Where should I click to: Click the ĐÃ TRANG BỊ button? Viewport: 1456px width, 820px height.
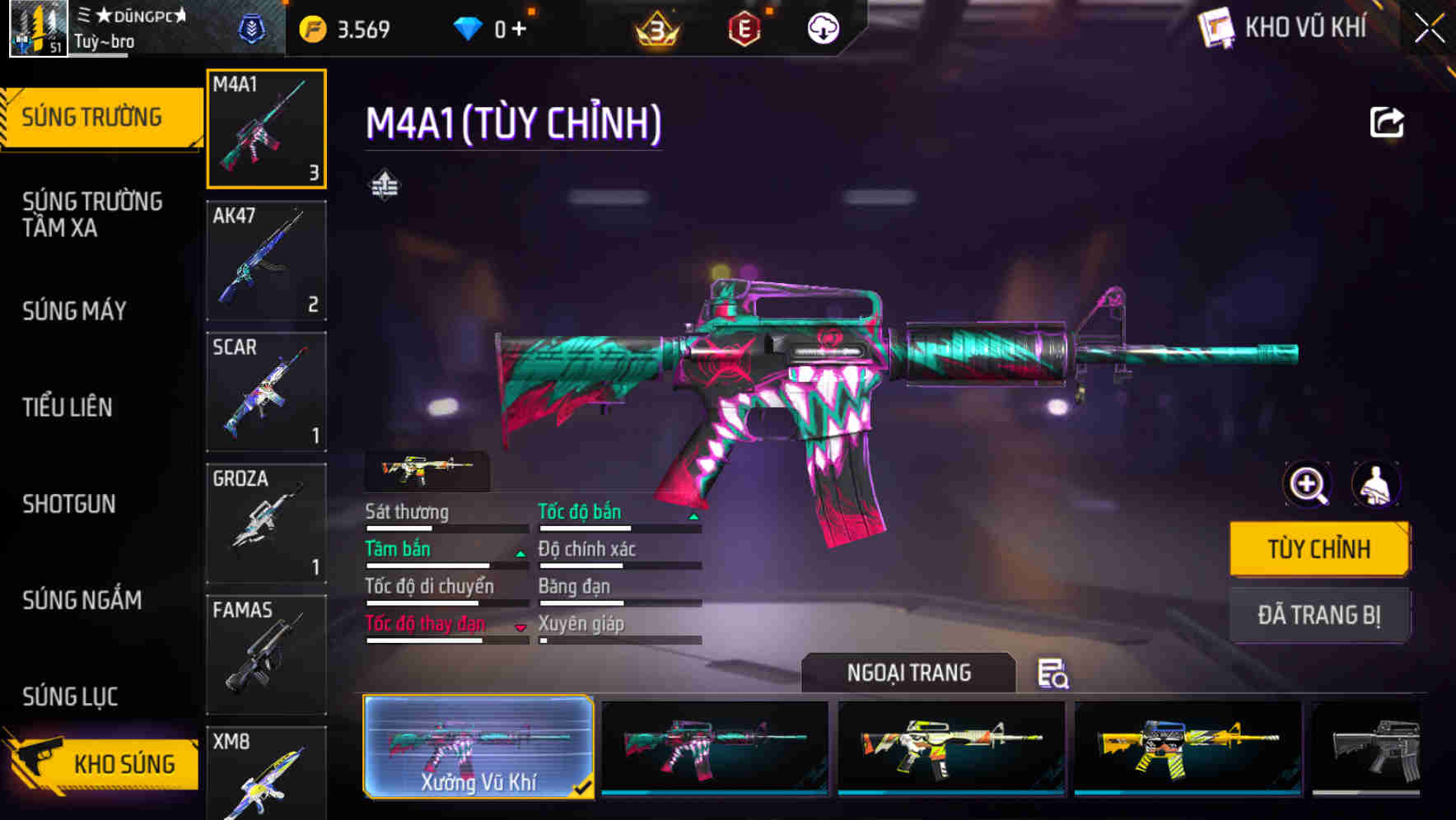pyautogui.click(x=1318, y=615)
